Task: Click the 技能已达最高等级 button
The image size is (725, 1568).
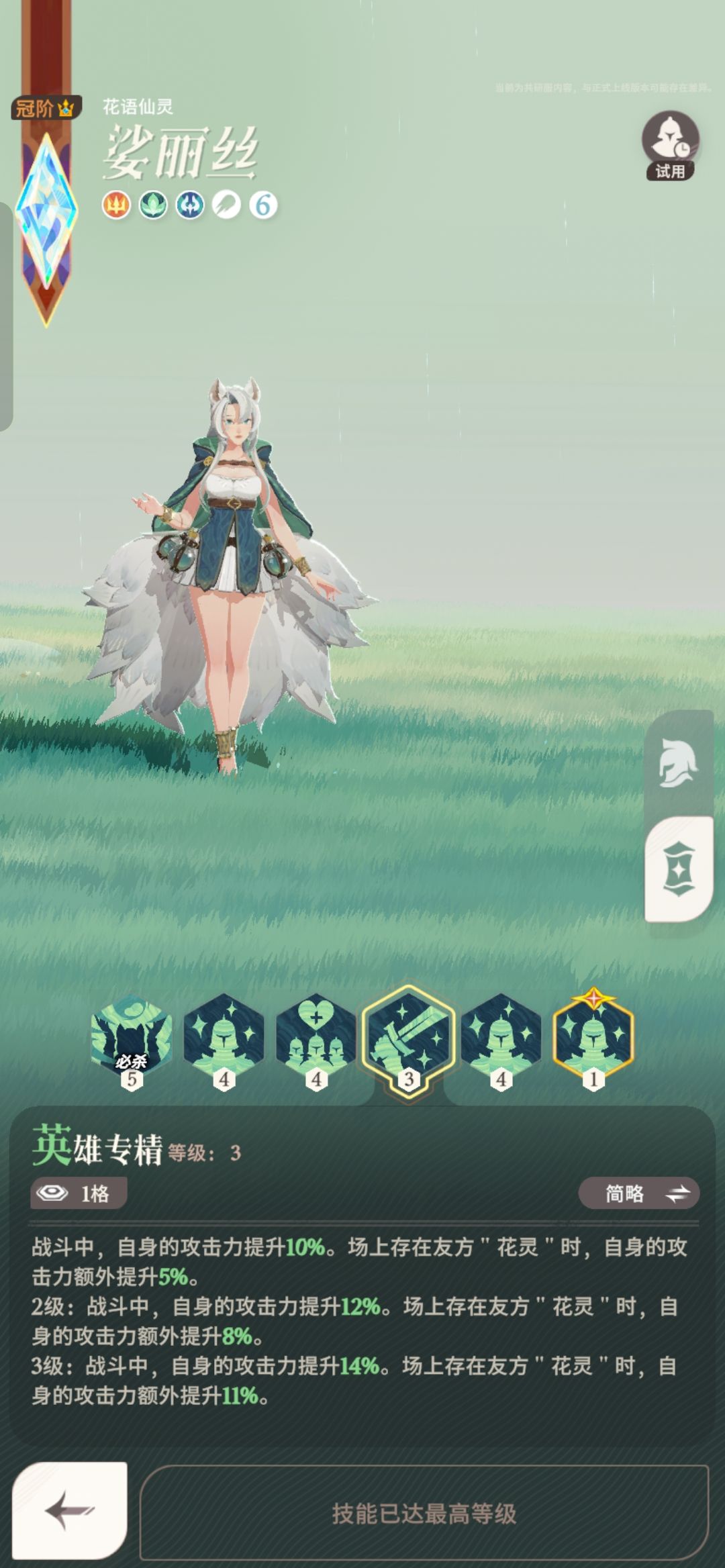Action: [424, 1513]
